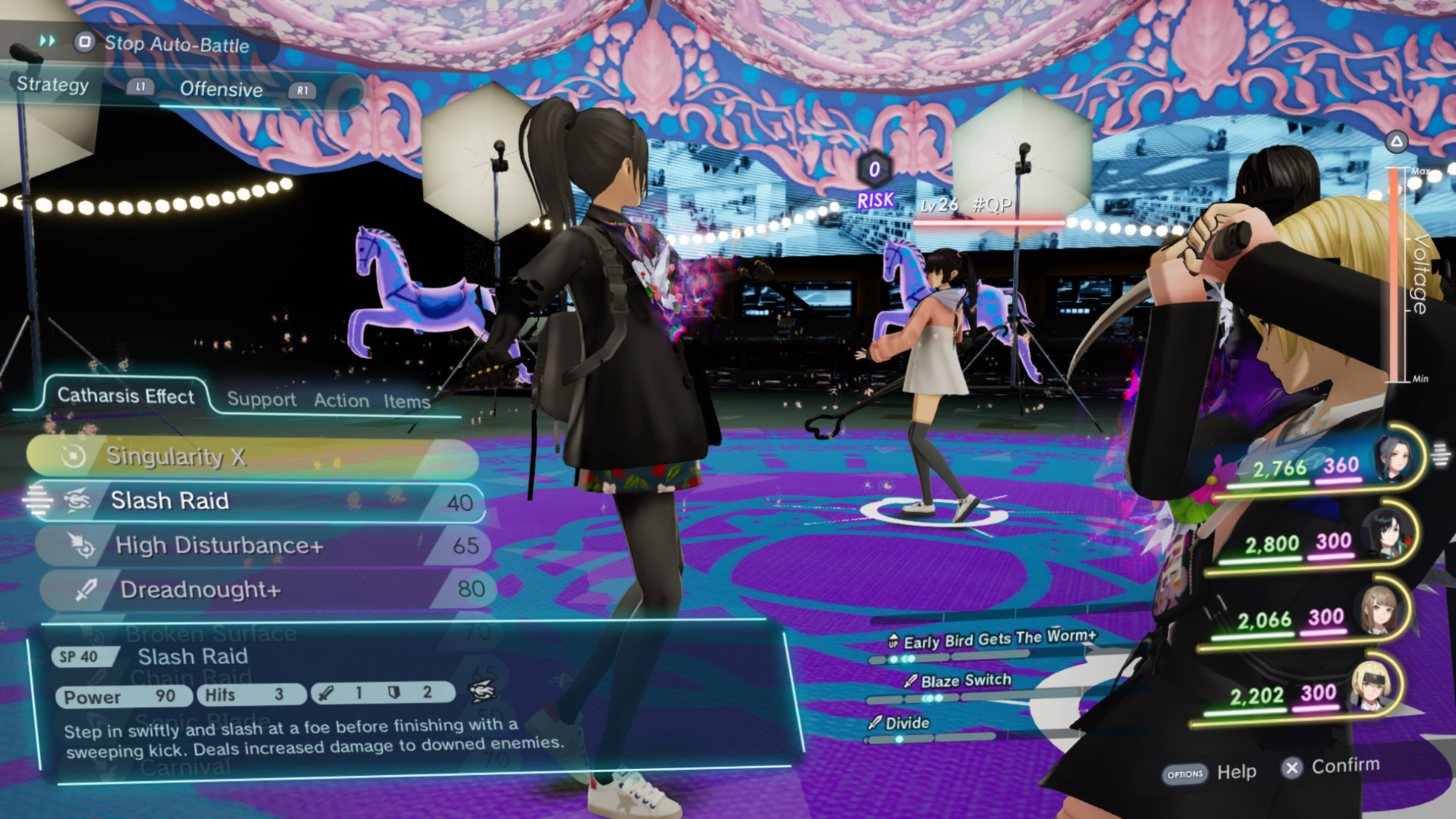The width and height of the screenshot is (1456, 819).
Task: Open the Catharsis Effect tab
Action: [125, 396]
